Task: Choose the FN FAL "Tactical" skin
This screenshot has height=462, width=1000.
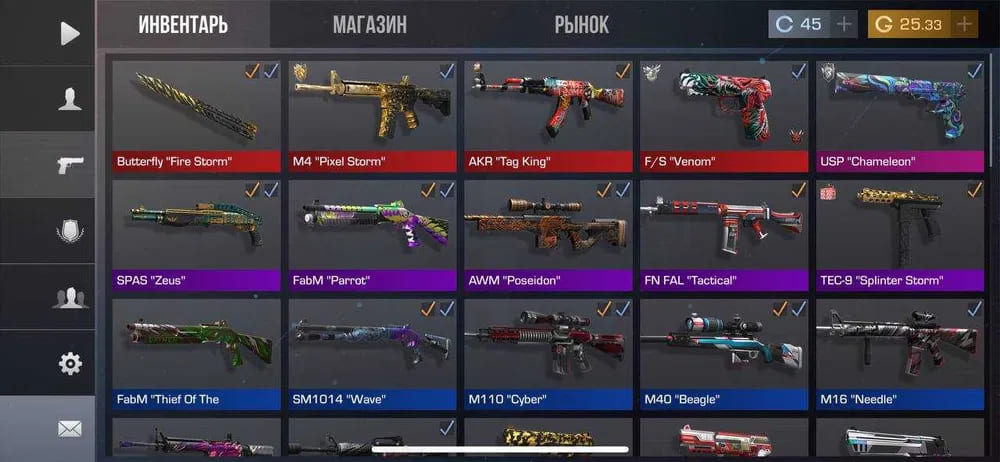Action: pyautogui.click(x=723, y=234)
